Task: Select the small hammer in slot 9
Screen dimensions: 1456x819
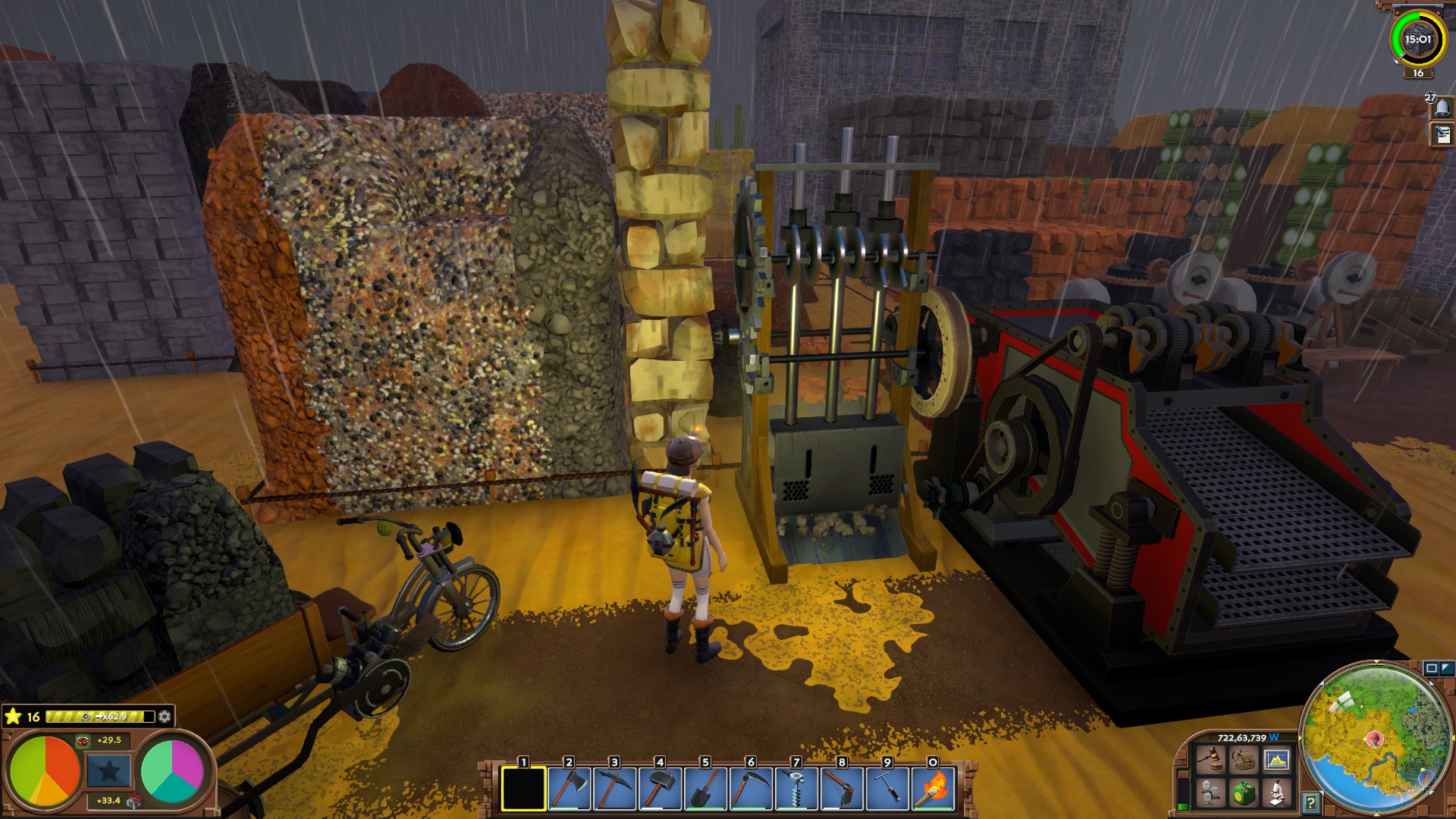Action: point(887,789)
